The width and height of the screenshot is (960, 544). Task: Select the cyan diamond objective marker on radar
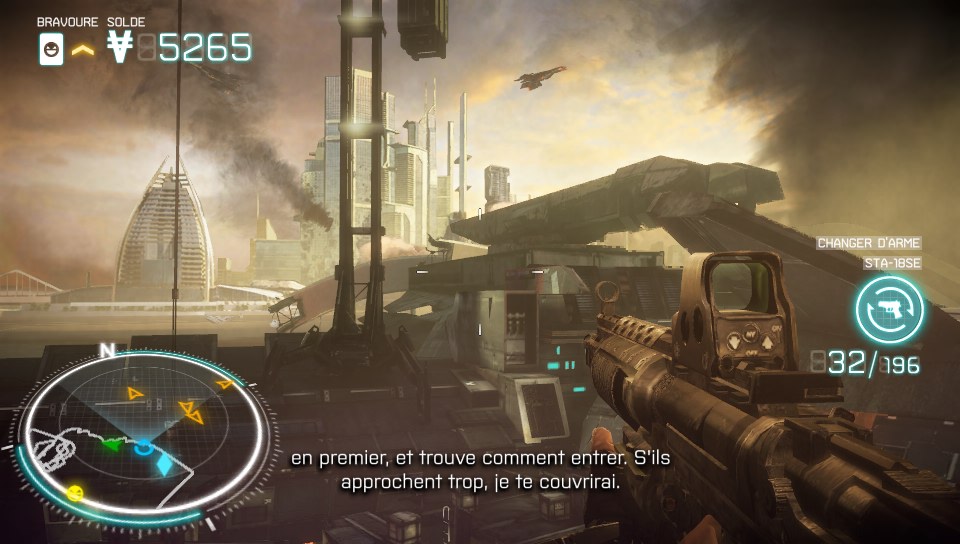pyautogui.click(x=165, y=465)
